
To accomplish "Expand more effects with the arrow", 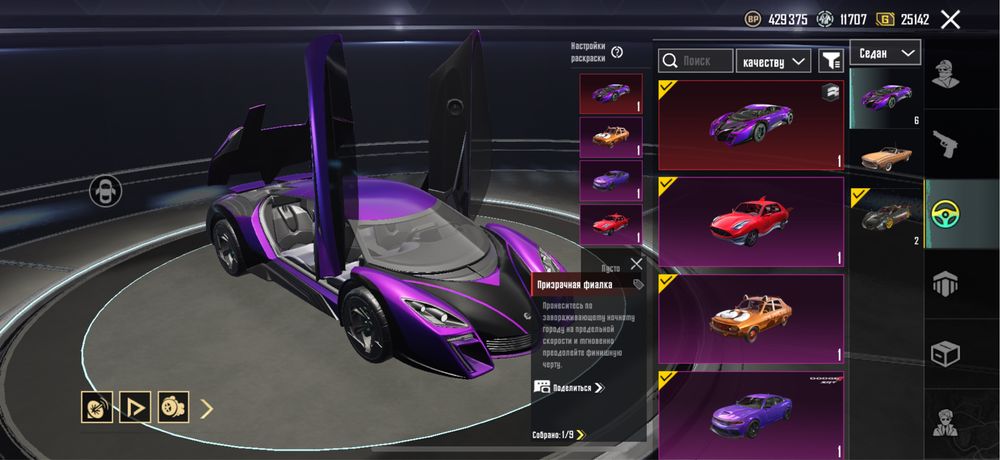I will [207, 407].
